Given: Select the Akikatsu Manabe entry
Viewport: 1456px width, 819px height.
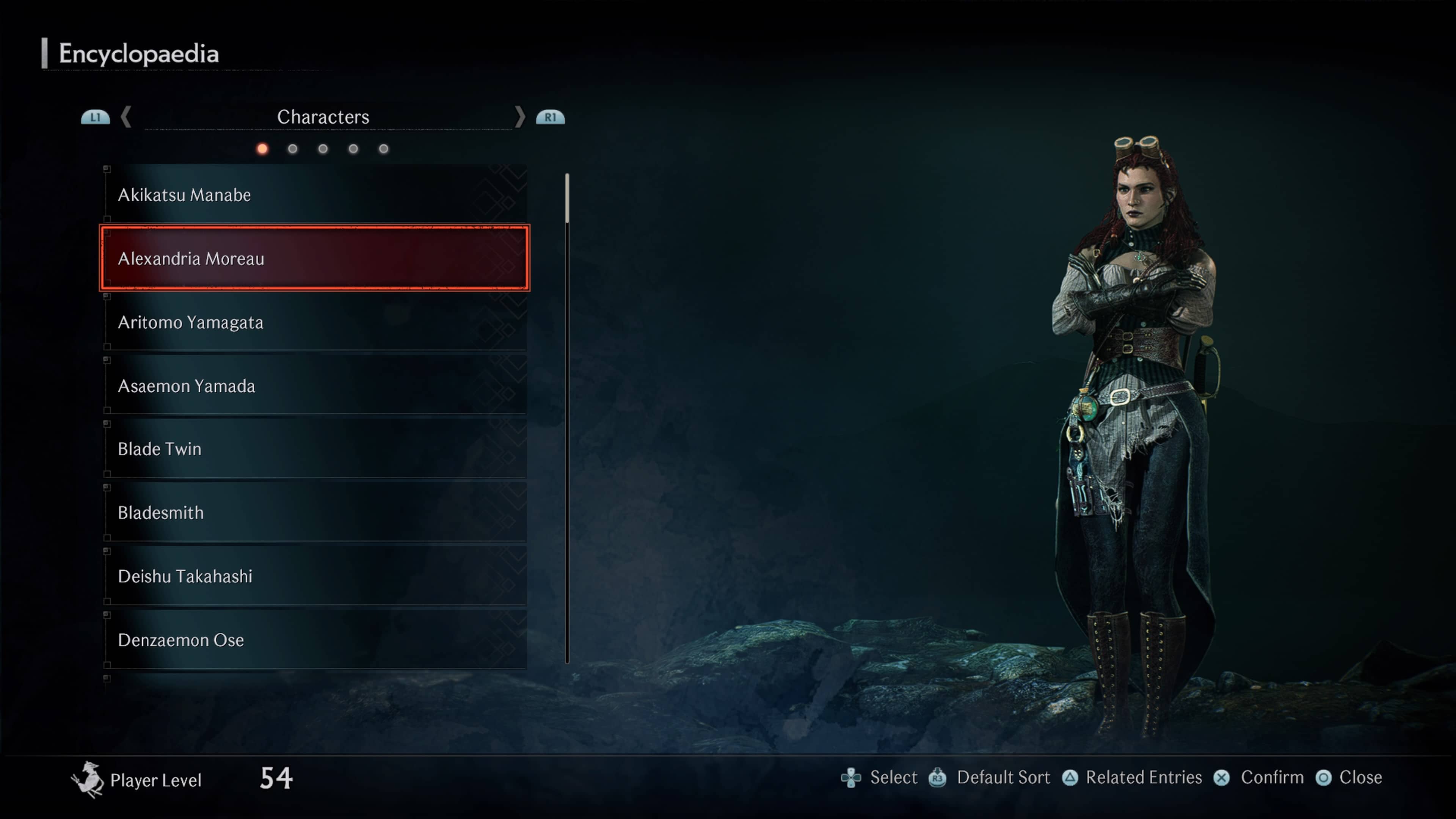Looking at the screenshot, I should tap(314, 195).
